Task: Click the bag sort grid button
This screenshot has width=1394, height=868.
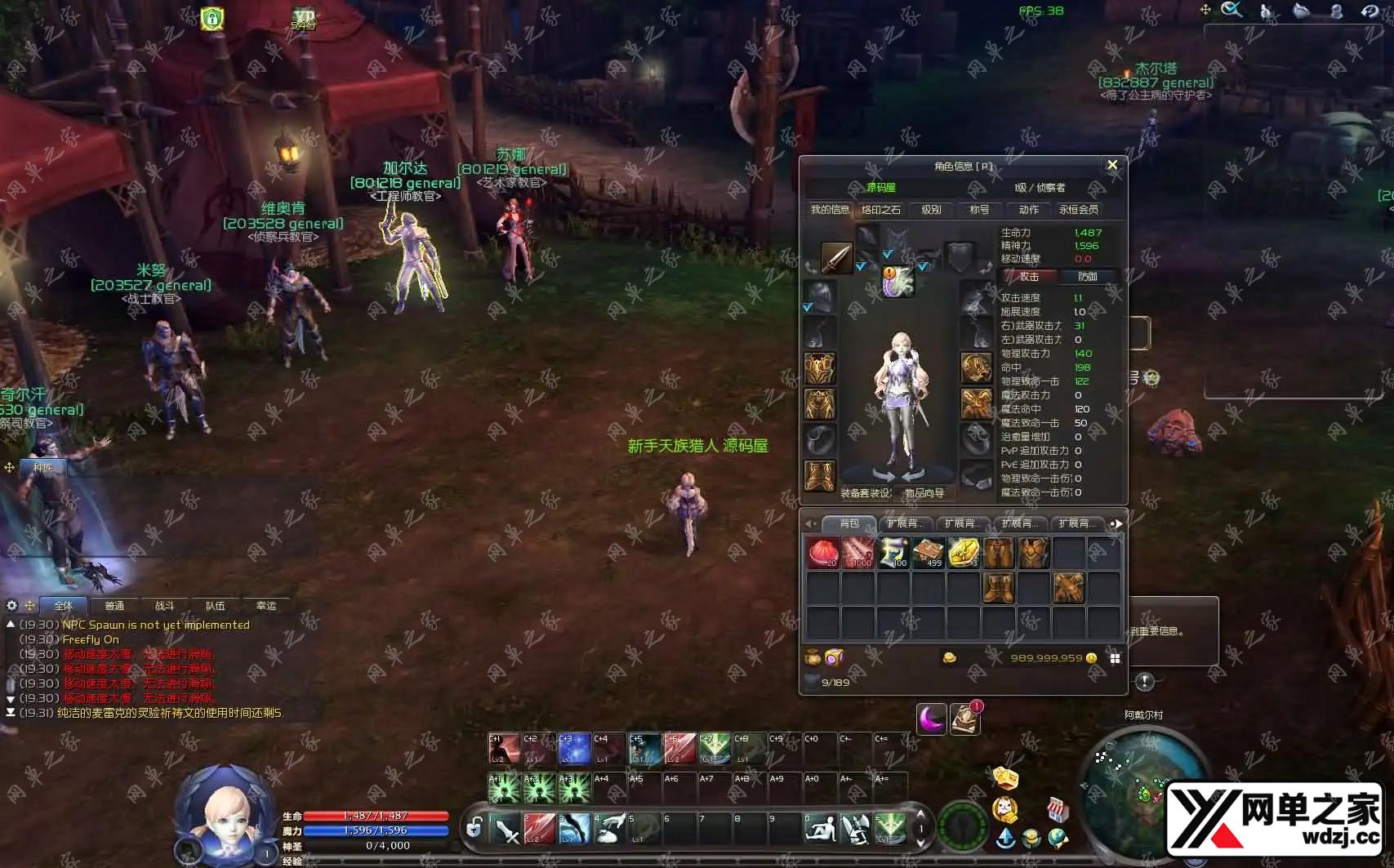Action: pos(1115,658)
